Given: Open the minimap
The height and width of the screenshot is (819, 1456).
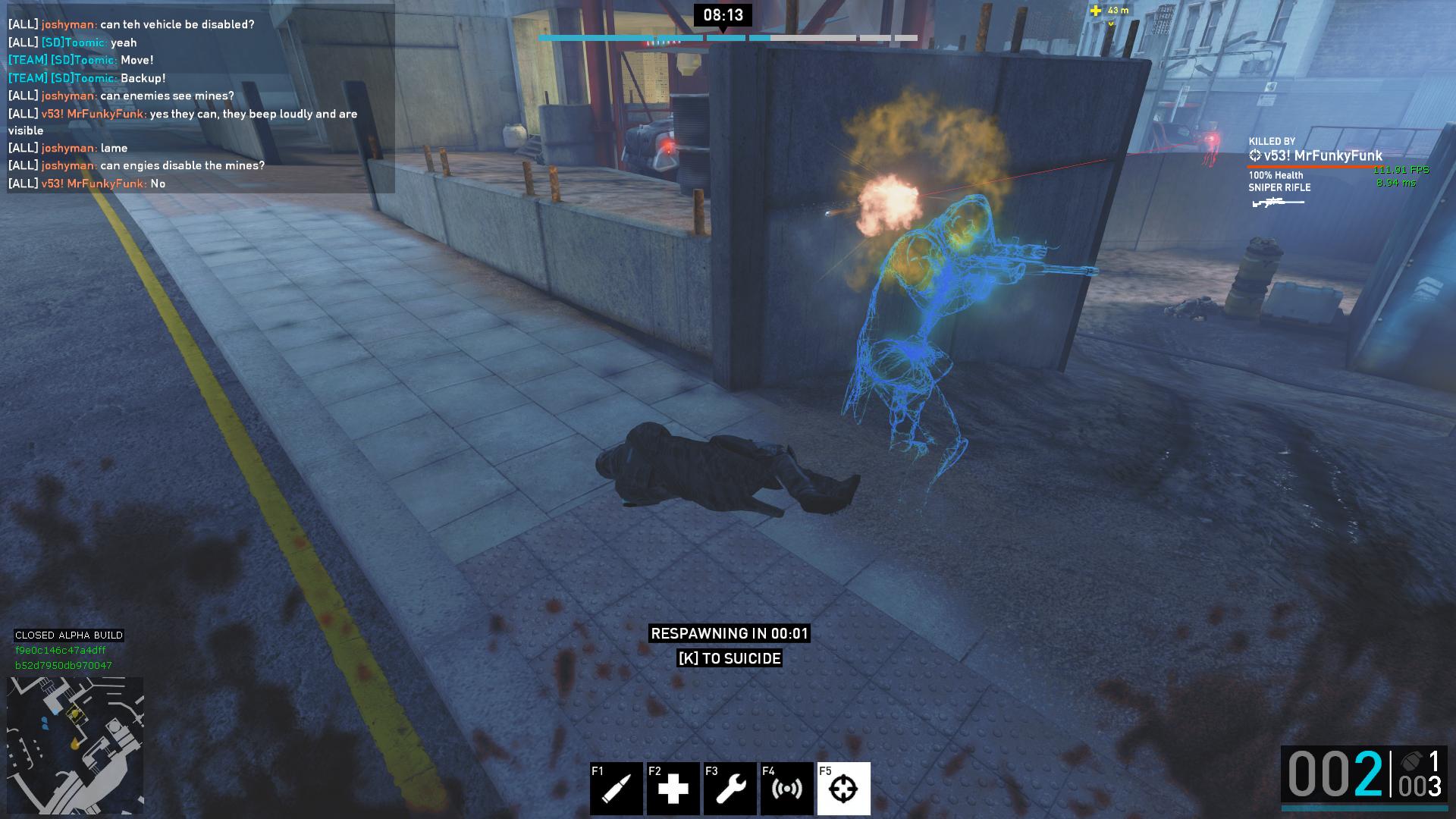Looking at the screenshot, I should click(75, 745).
